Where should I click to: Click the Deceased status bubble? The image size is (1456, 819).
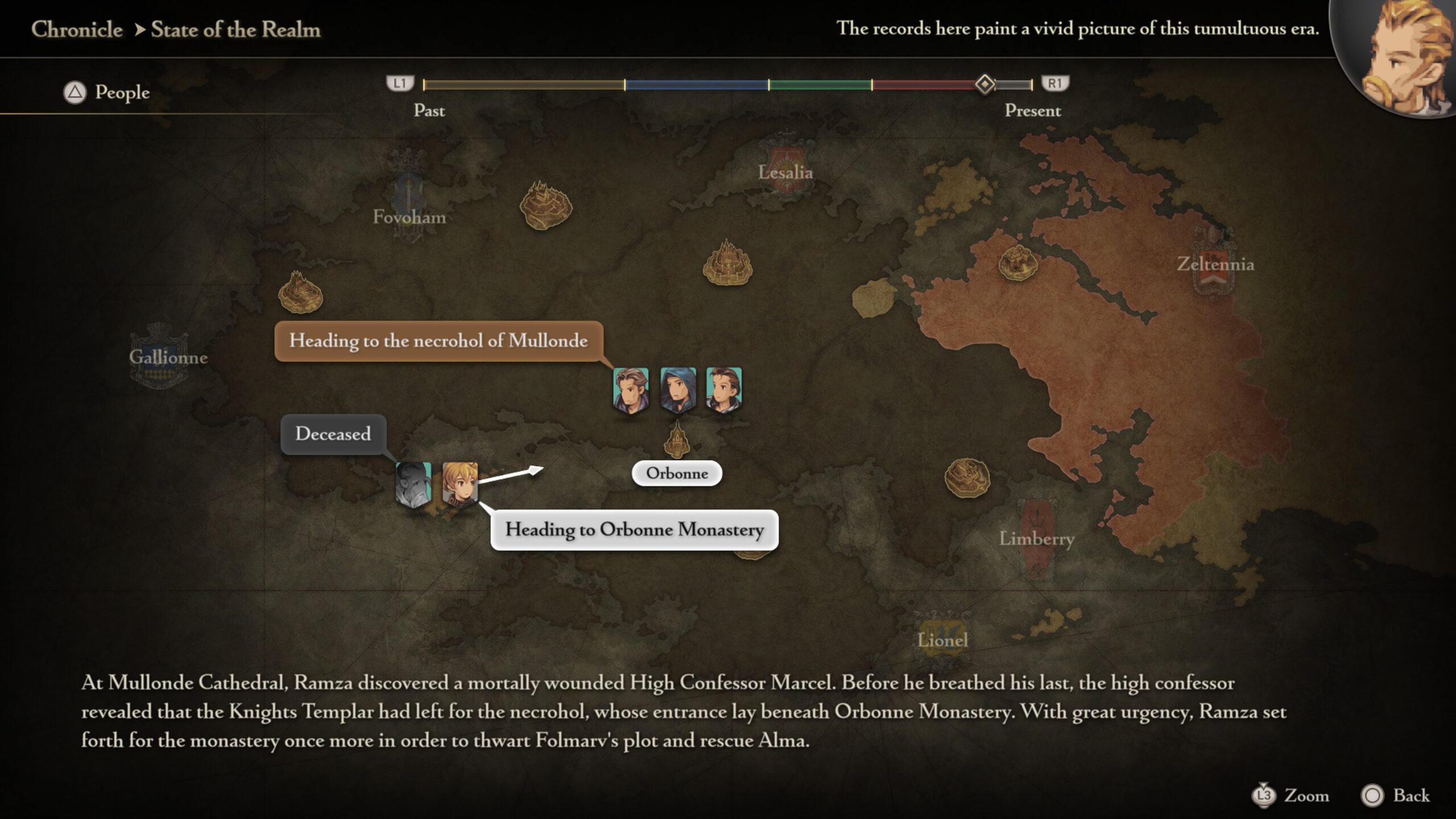click(x=333, y=434)
